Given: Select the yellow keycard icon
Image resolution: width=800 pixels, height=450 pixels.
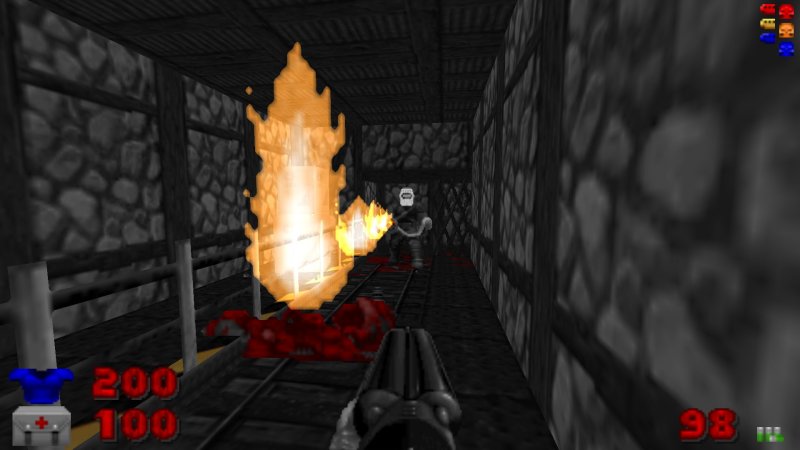Looking at the screenshot, I should click(x=768, y=24).
